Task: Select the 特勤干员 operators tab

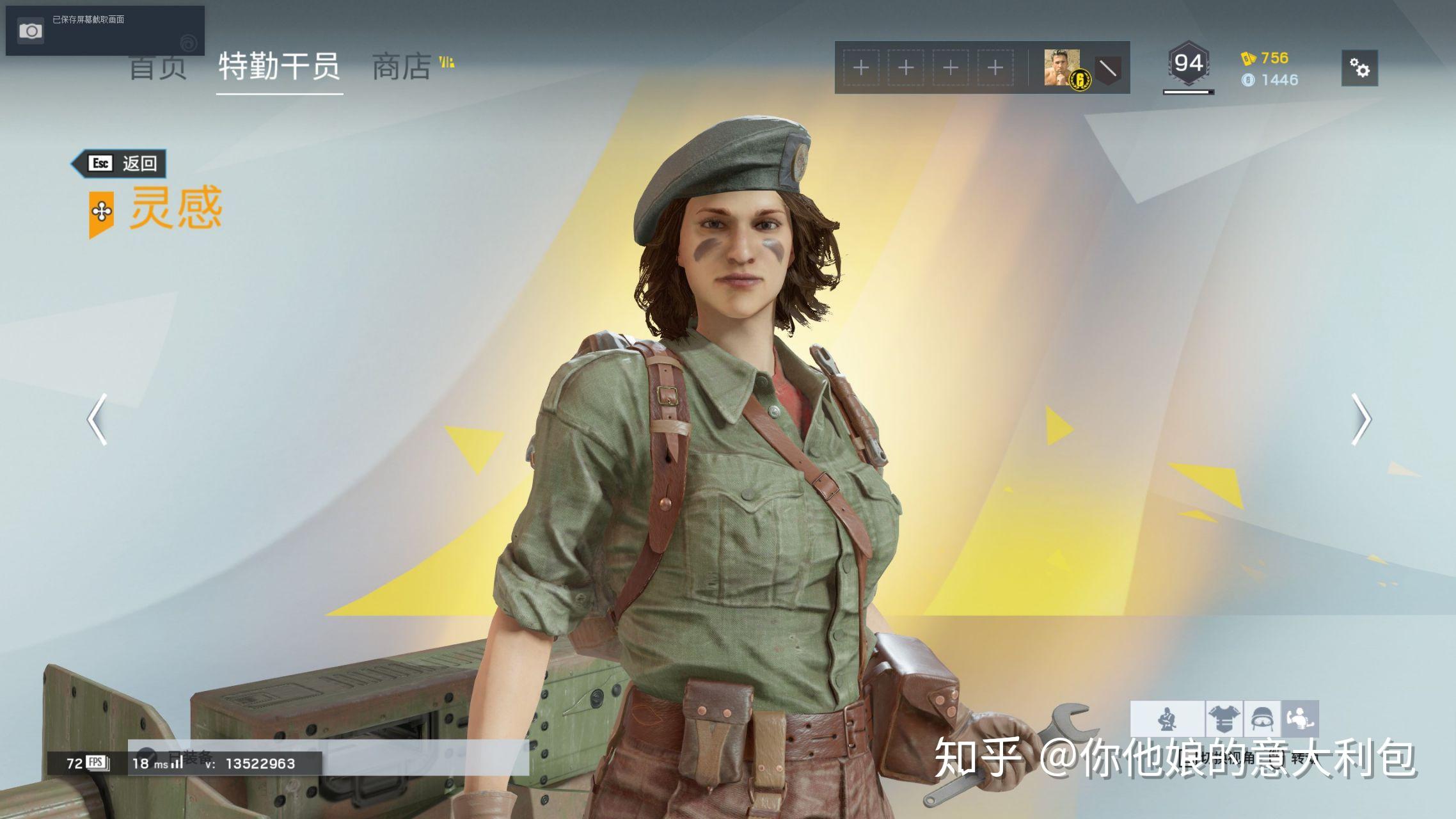Action: tap(279, 67)
